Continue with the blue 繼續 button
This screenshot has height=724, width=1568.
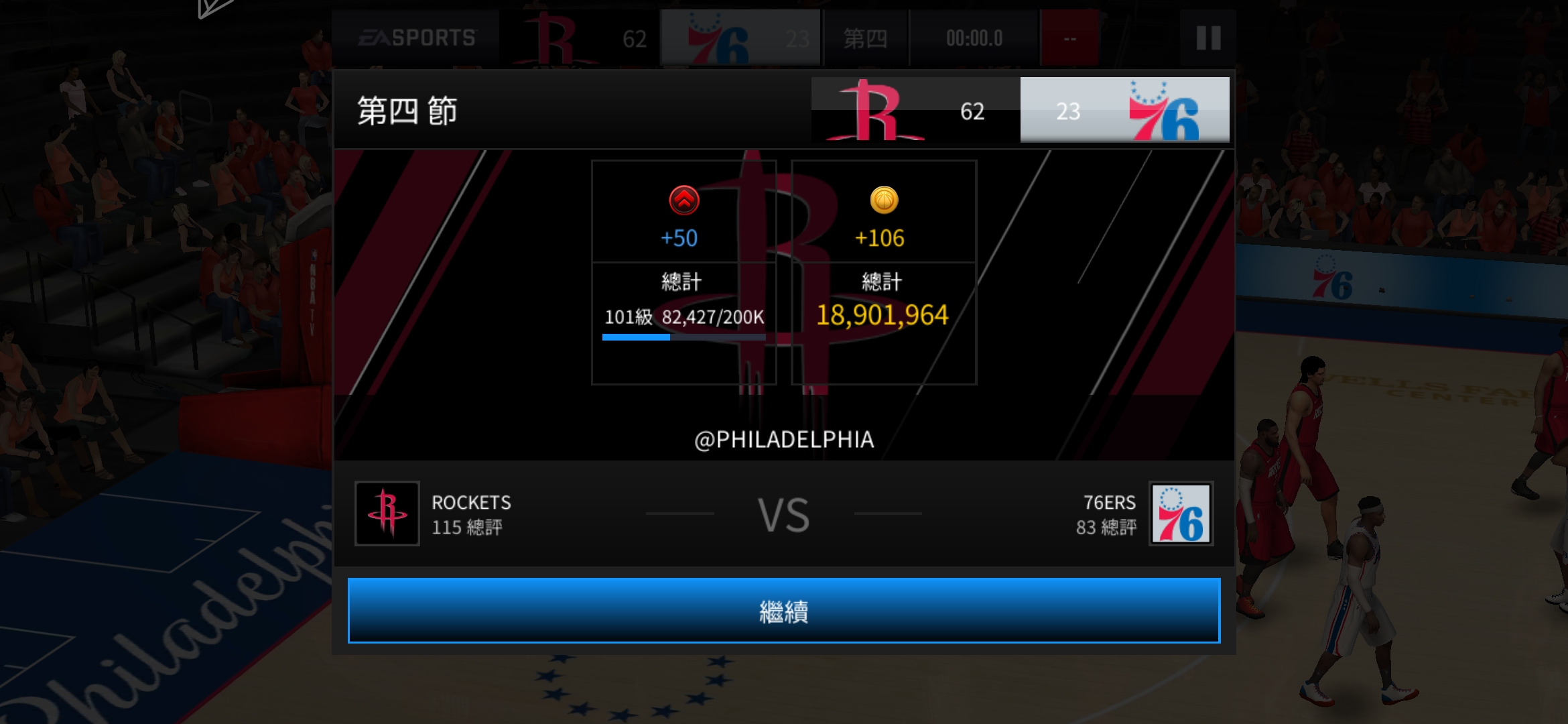[x=783, y=611]
